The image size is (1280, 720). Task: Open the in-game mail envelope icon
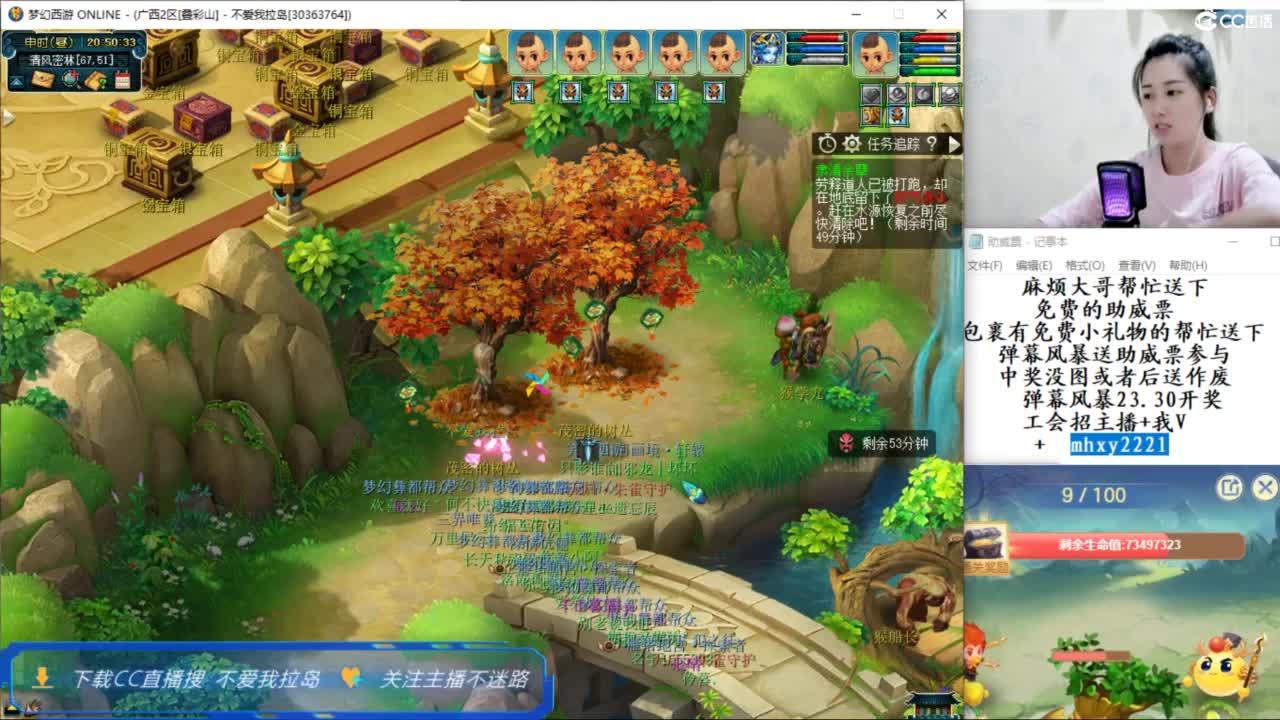click(43, 78)
